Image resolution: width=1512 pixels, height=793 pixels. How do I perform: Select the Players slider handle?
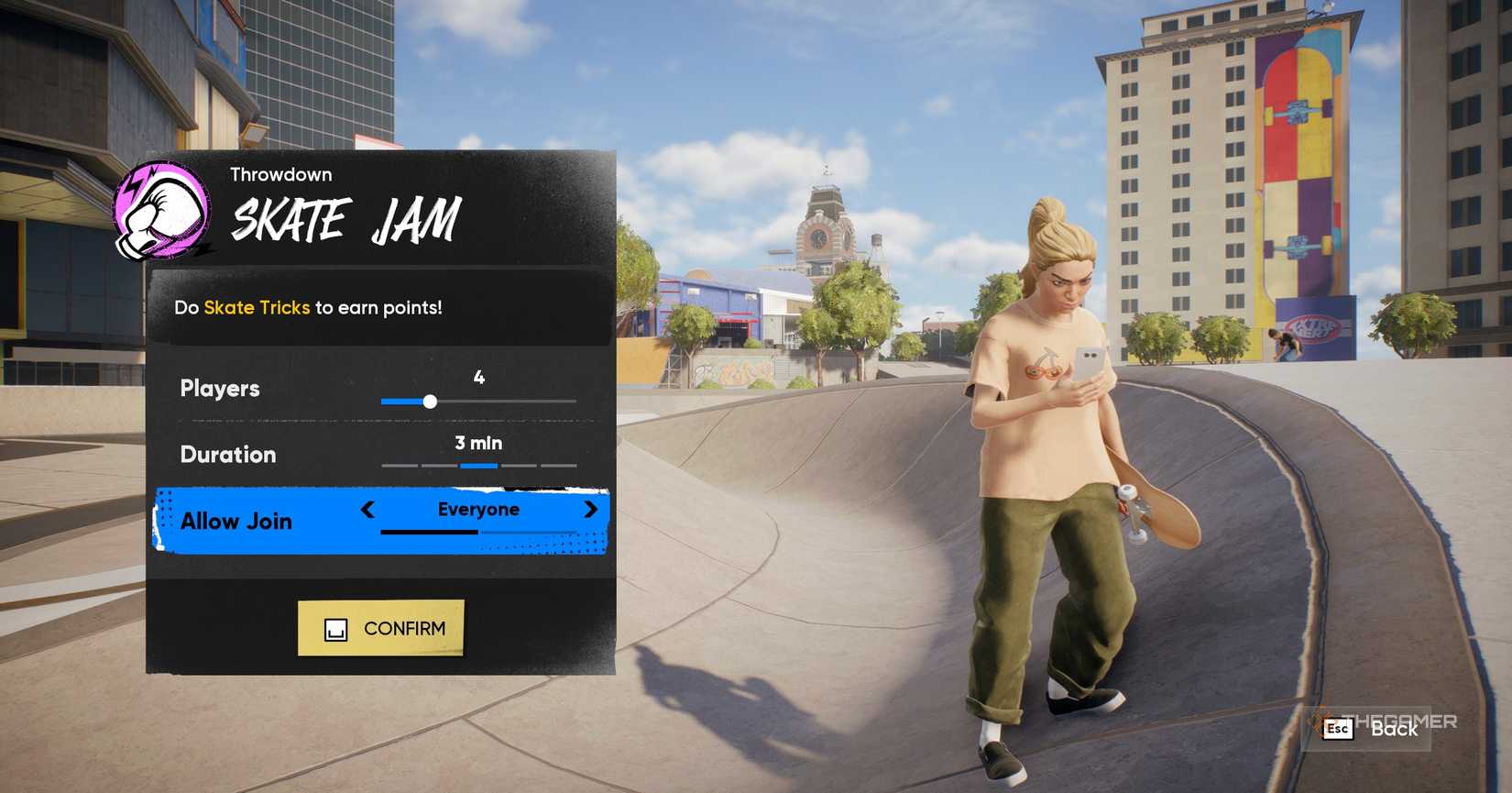point(431,401)
